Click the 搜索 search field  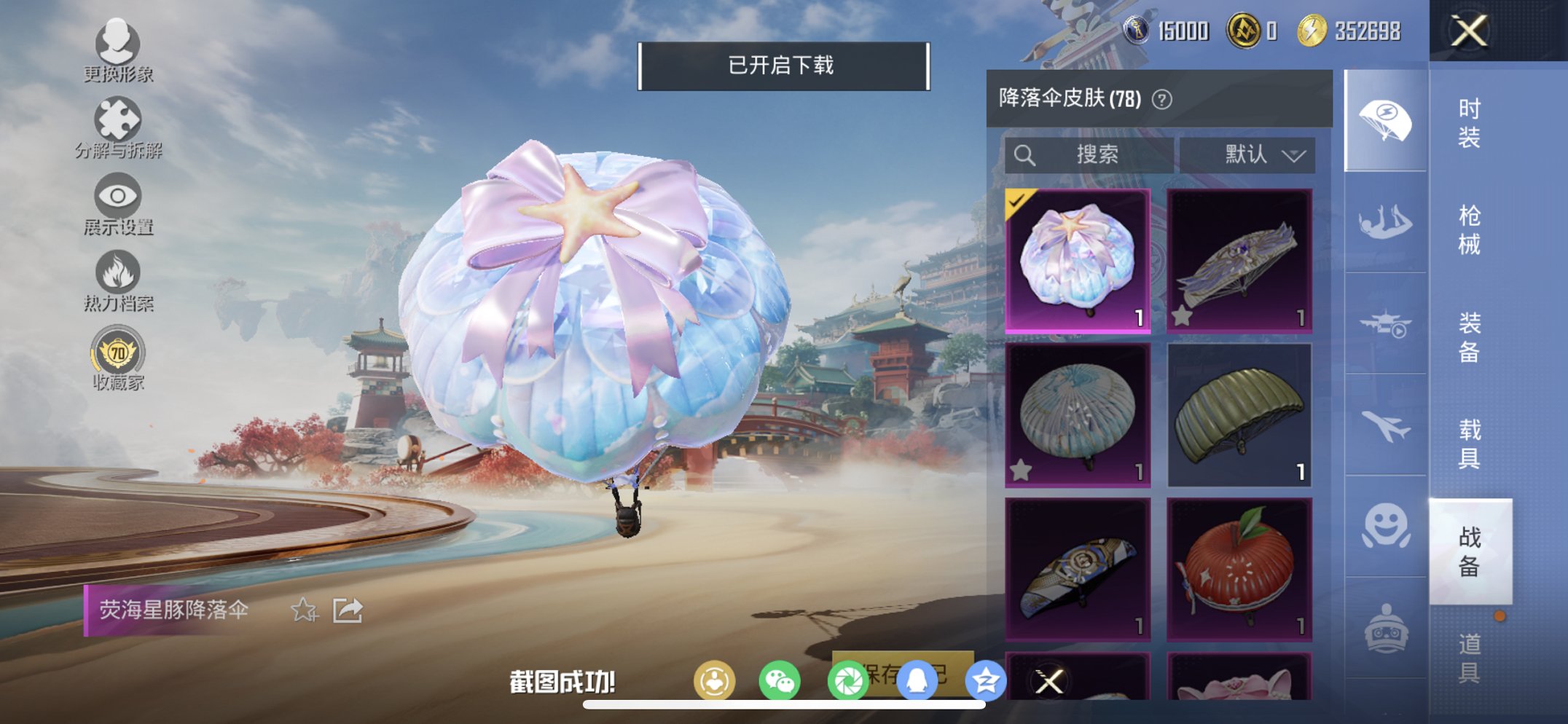tap(1091, 154)
